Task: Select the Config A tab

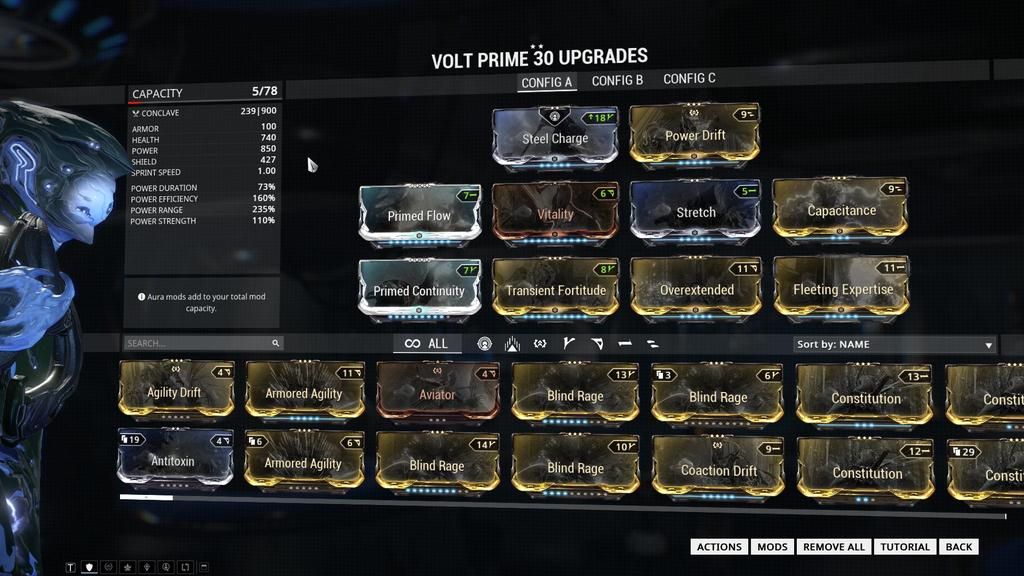Action: click(546, 82)
